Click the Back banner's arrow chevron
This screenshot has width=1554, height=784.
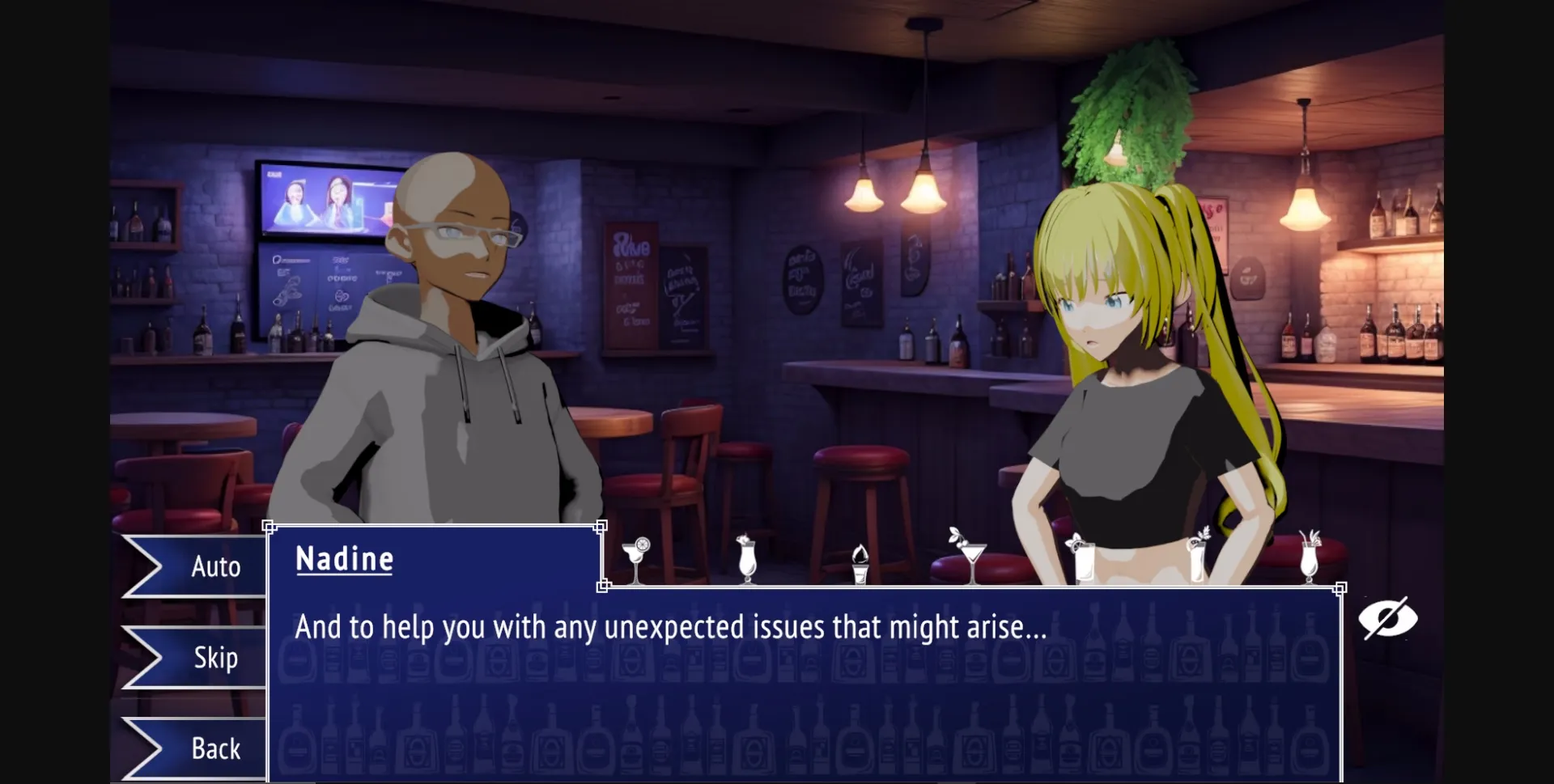click(x=144, y=749)
